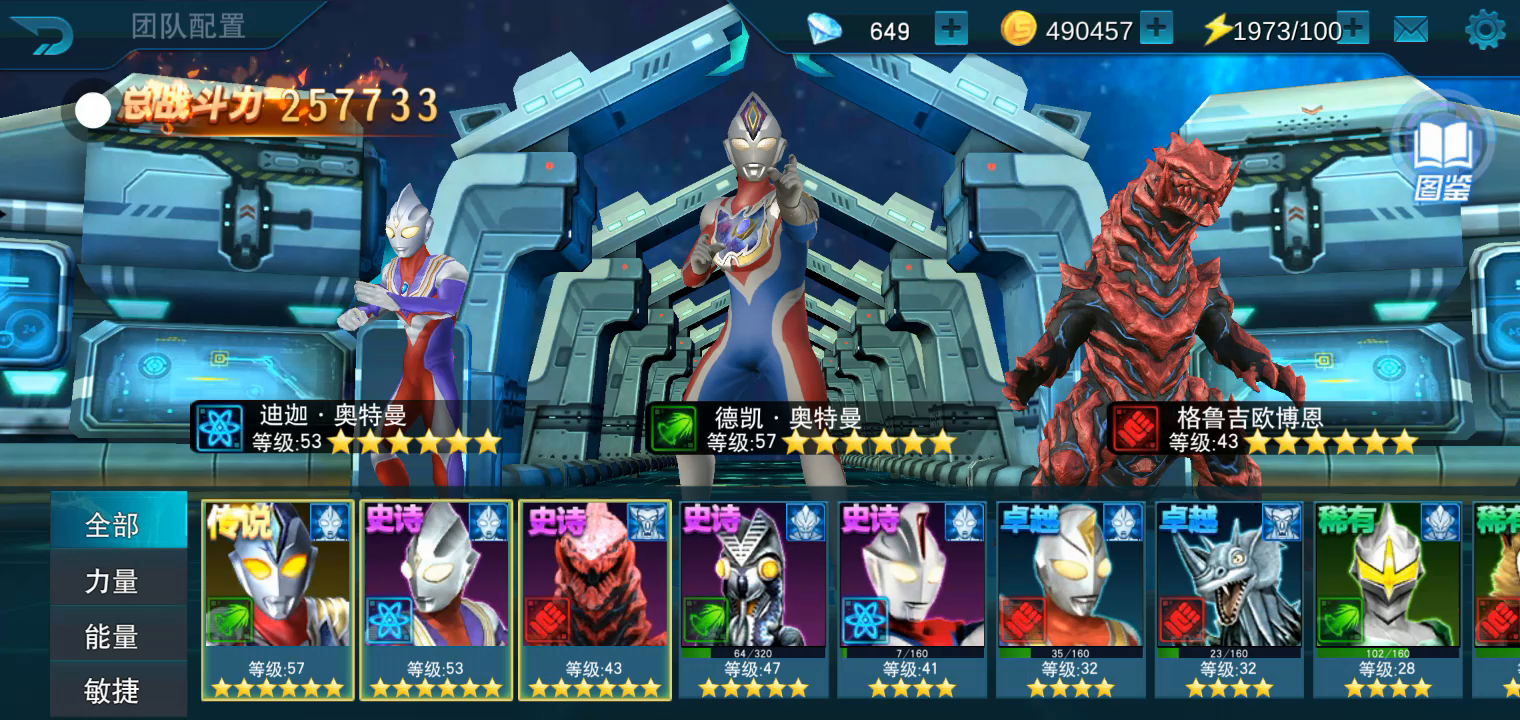This screenshot has width=1520, height=720.
Task: Pick the 卓越 level 32 grey monster card
Action: coord(1229,598)
